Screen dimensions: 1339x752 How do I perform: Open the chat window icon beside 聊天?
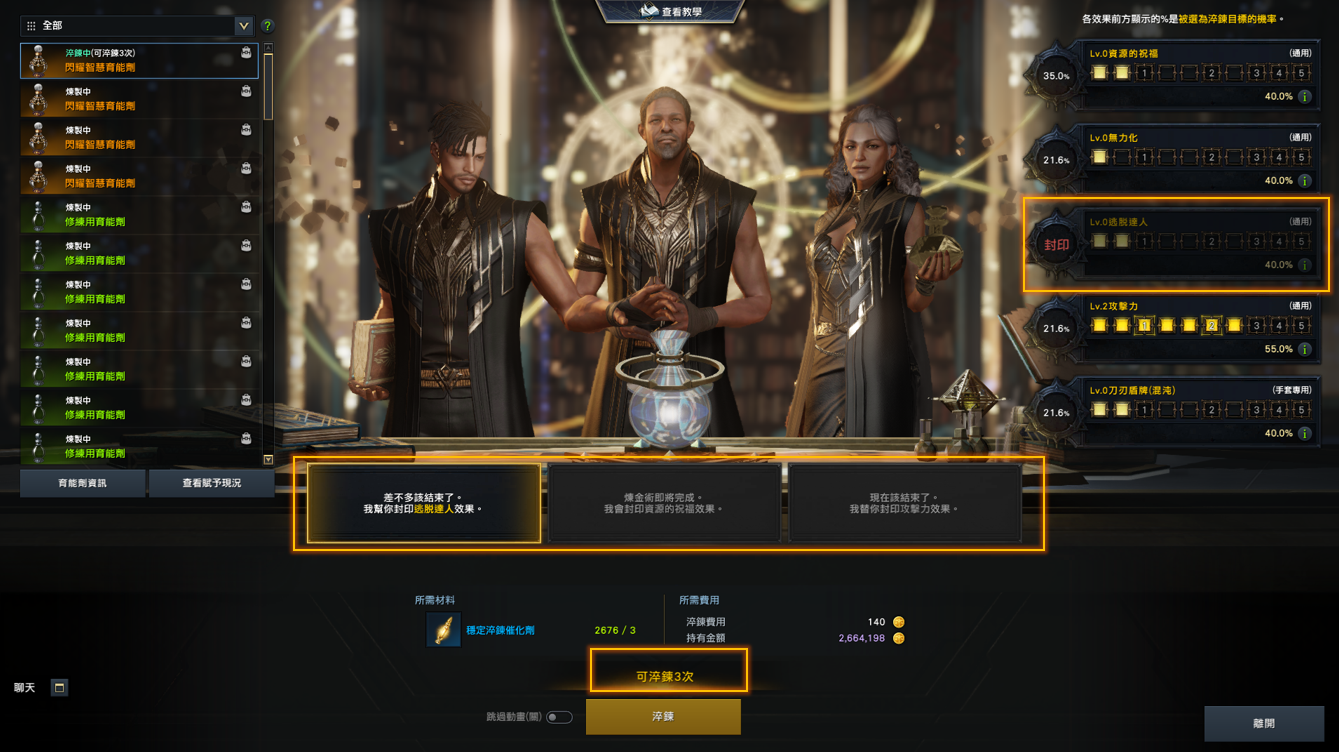click(59, 688)
